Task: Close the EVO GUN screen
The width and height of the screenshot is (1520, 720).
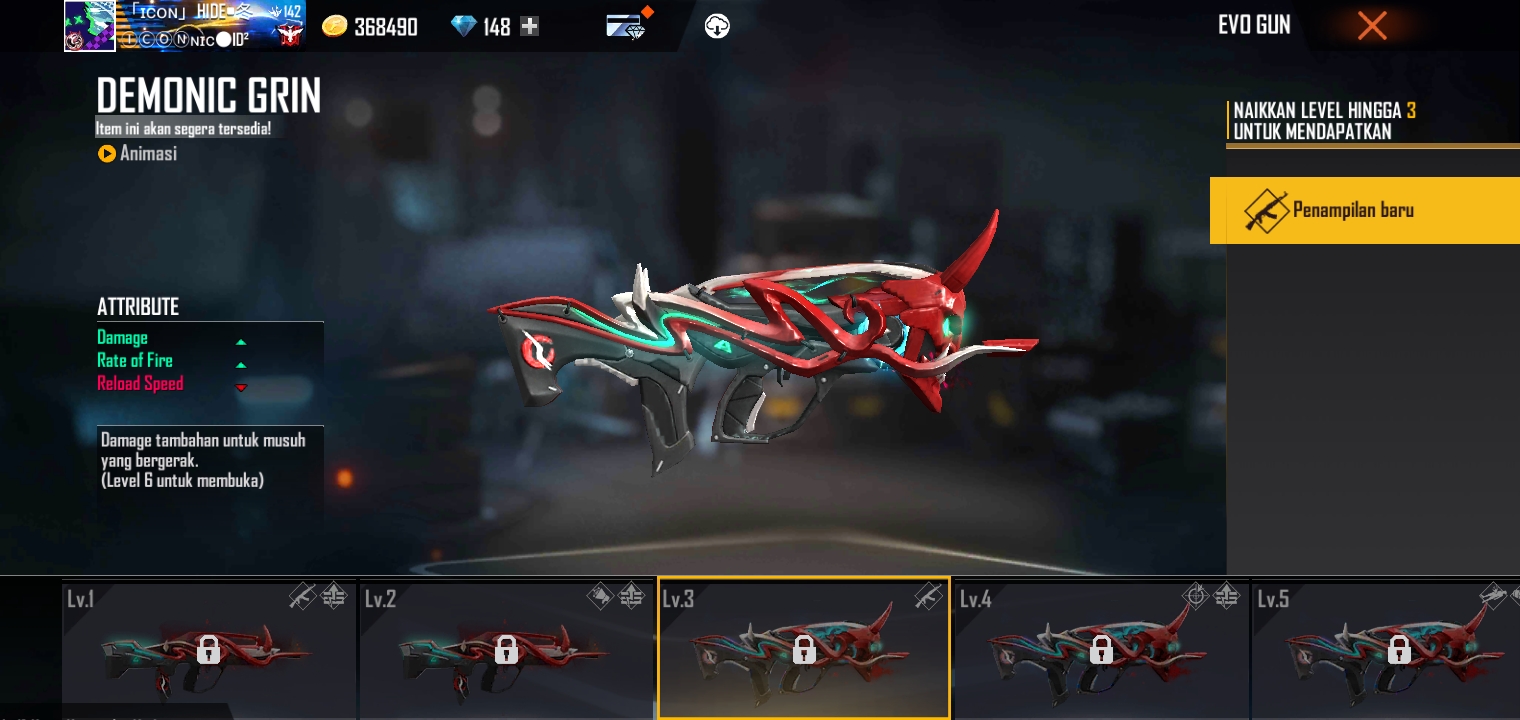Action: point(1371,25)
